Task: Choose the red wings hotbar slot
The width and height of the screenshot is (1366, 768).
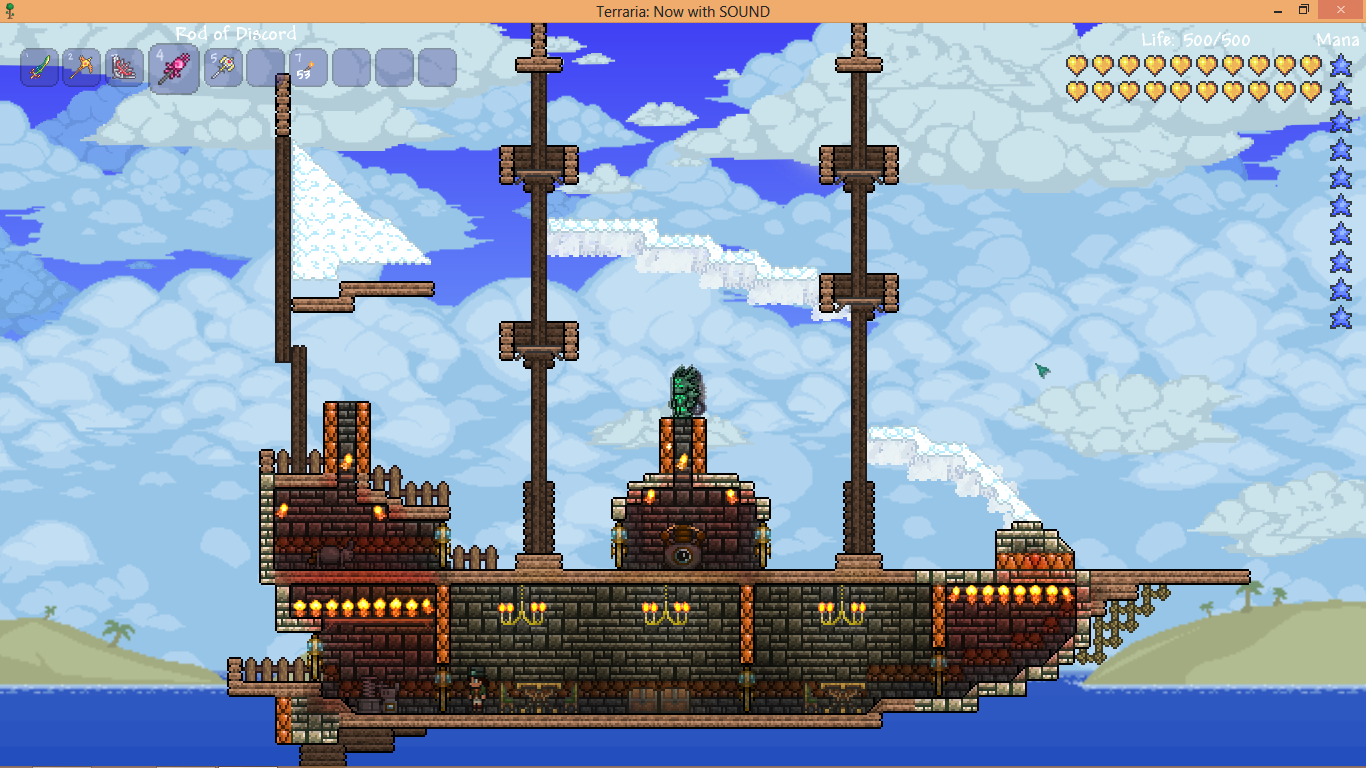Action: tap(125, 68)
